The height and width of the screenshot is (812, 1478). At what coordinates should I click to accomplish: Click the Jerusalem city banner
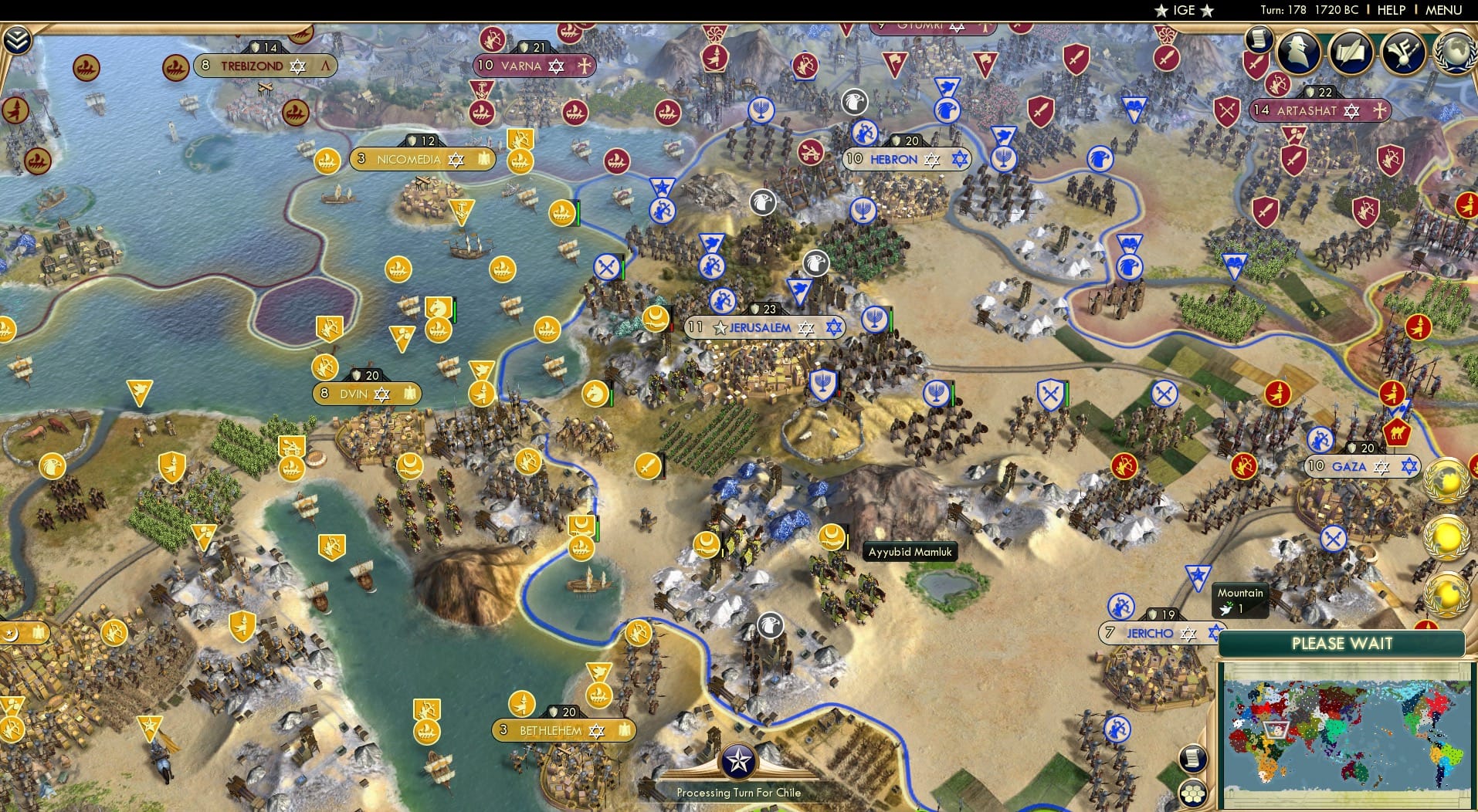tap(761, 327)
